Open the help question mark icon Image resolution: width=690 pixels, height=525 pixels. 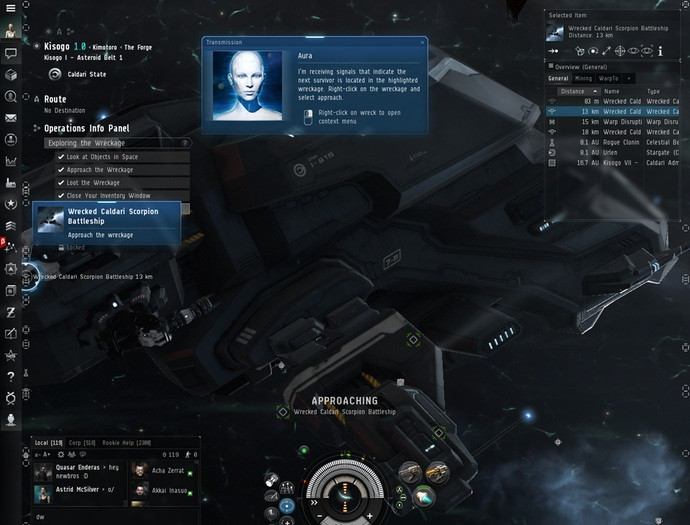[10, 376]
